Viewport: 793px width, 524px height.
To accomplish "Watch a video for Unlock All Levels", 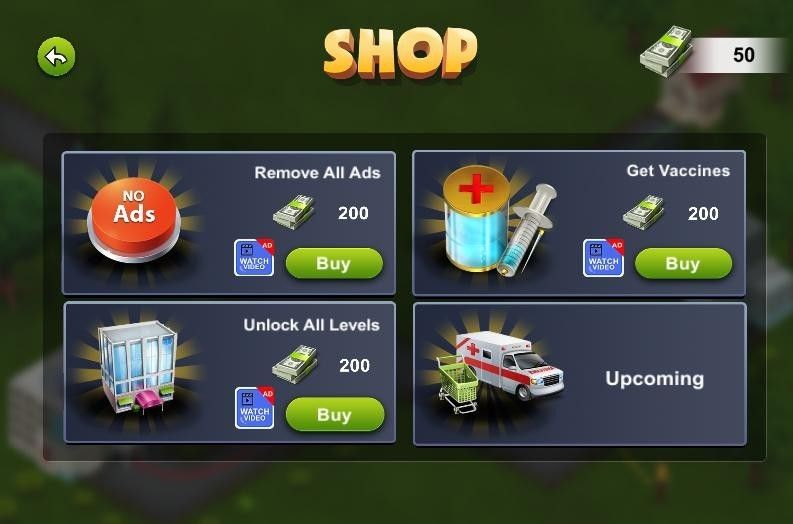I will (x=254, y=408).
